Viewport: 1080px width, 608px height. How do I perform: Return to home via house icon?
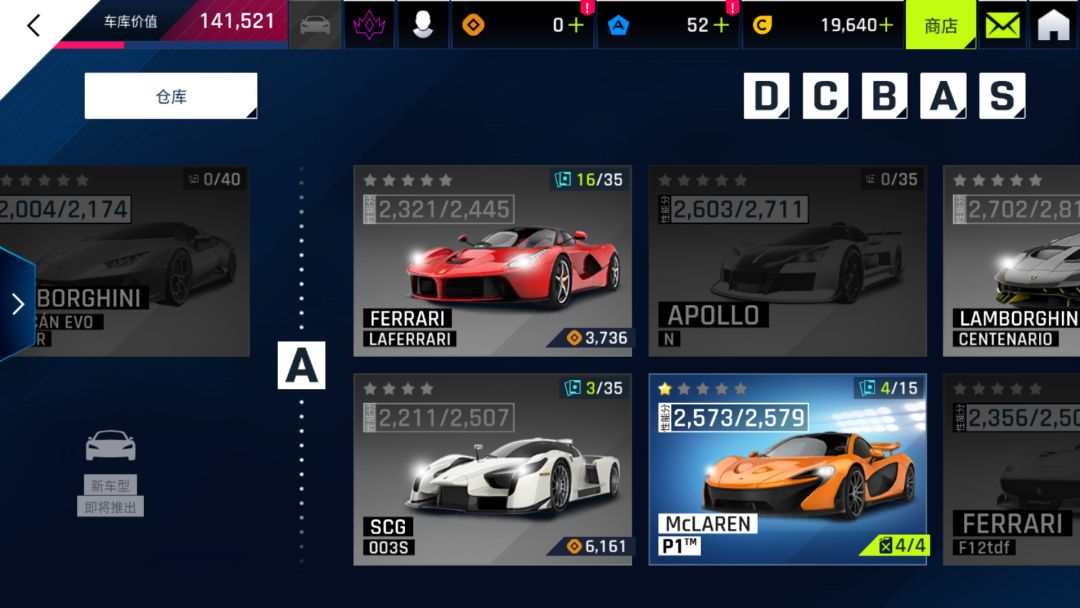(x=1053, y=25)
